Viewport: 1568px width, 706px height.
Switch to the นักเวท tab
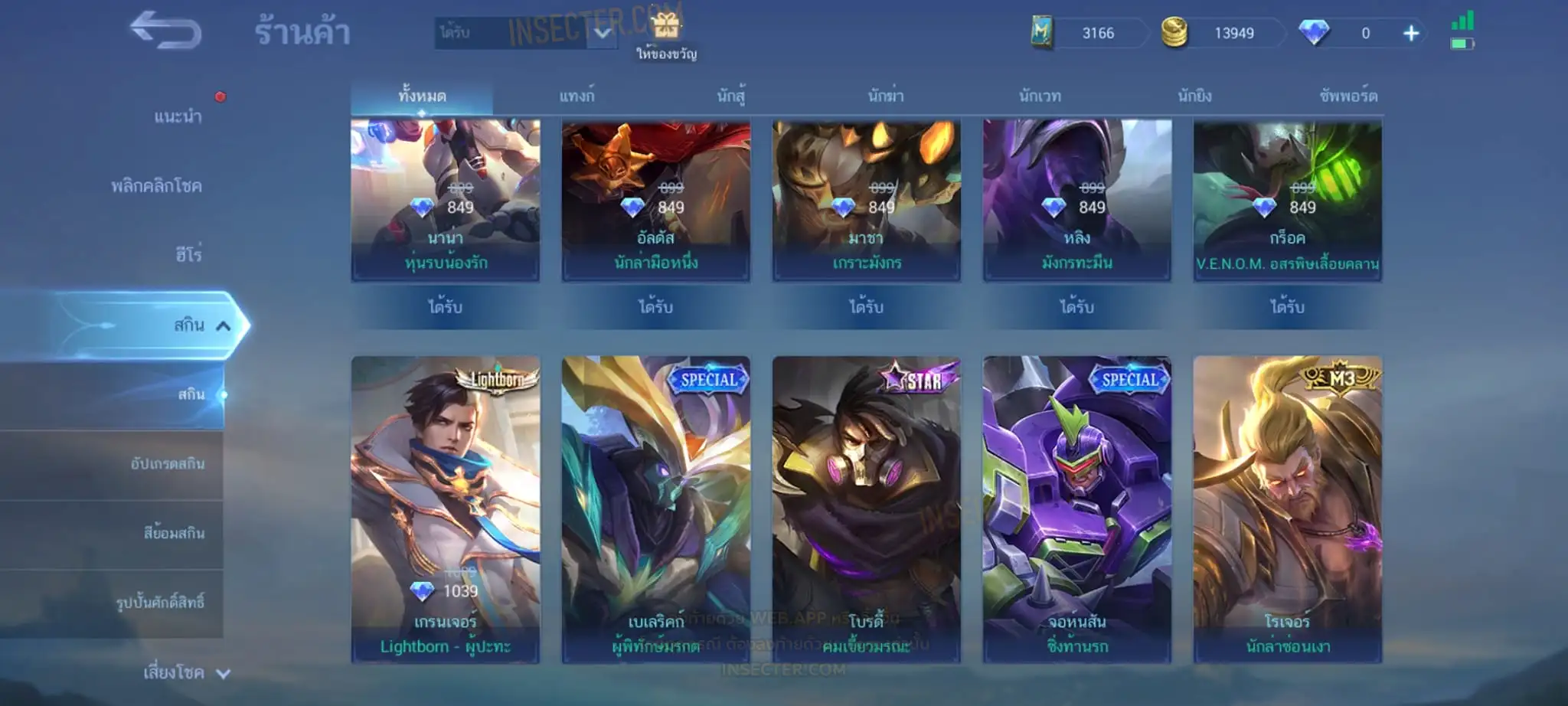[x=1040, y=96]
